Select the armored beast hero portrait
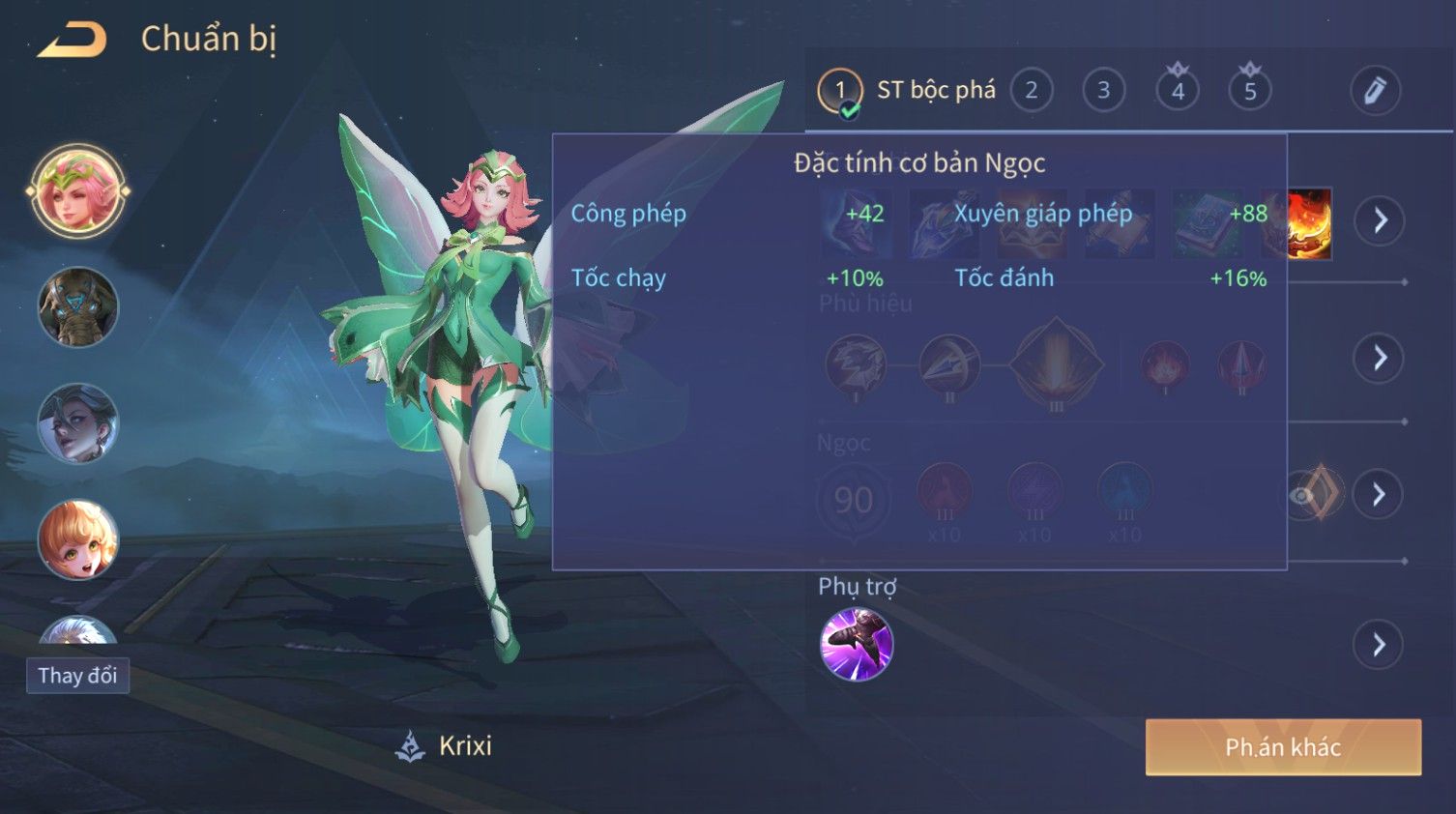The image size is (1456, 814). click(x=77, y=307)
